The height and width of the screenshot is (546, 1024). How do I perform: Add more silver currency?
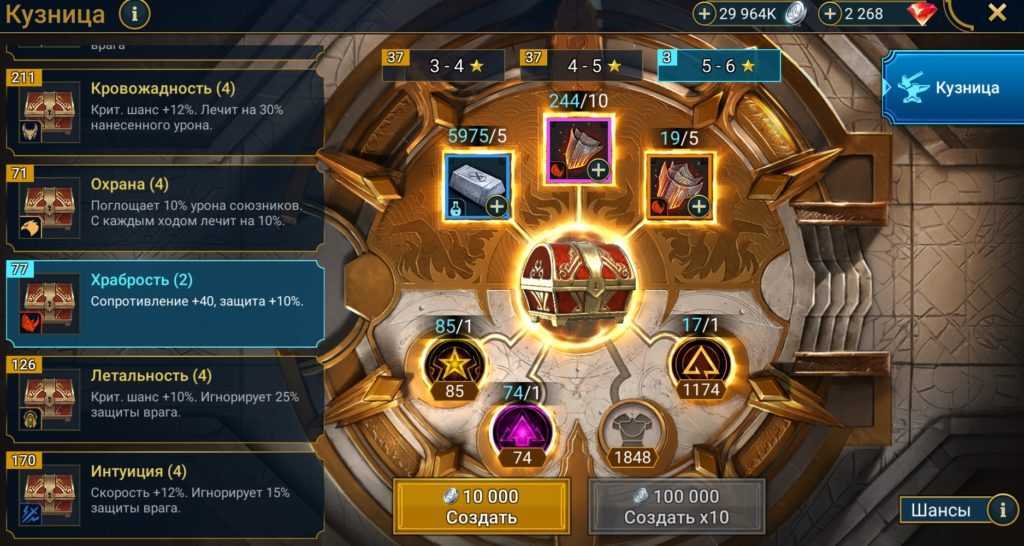[x=705, y=14]
